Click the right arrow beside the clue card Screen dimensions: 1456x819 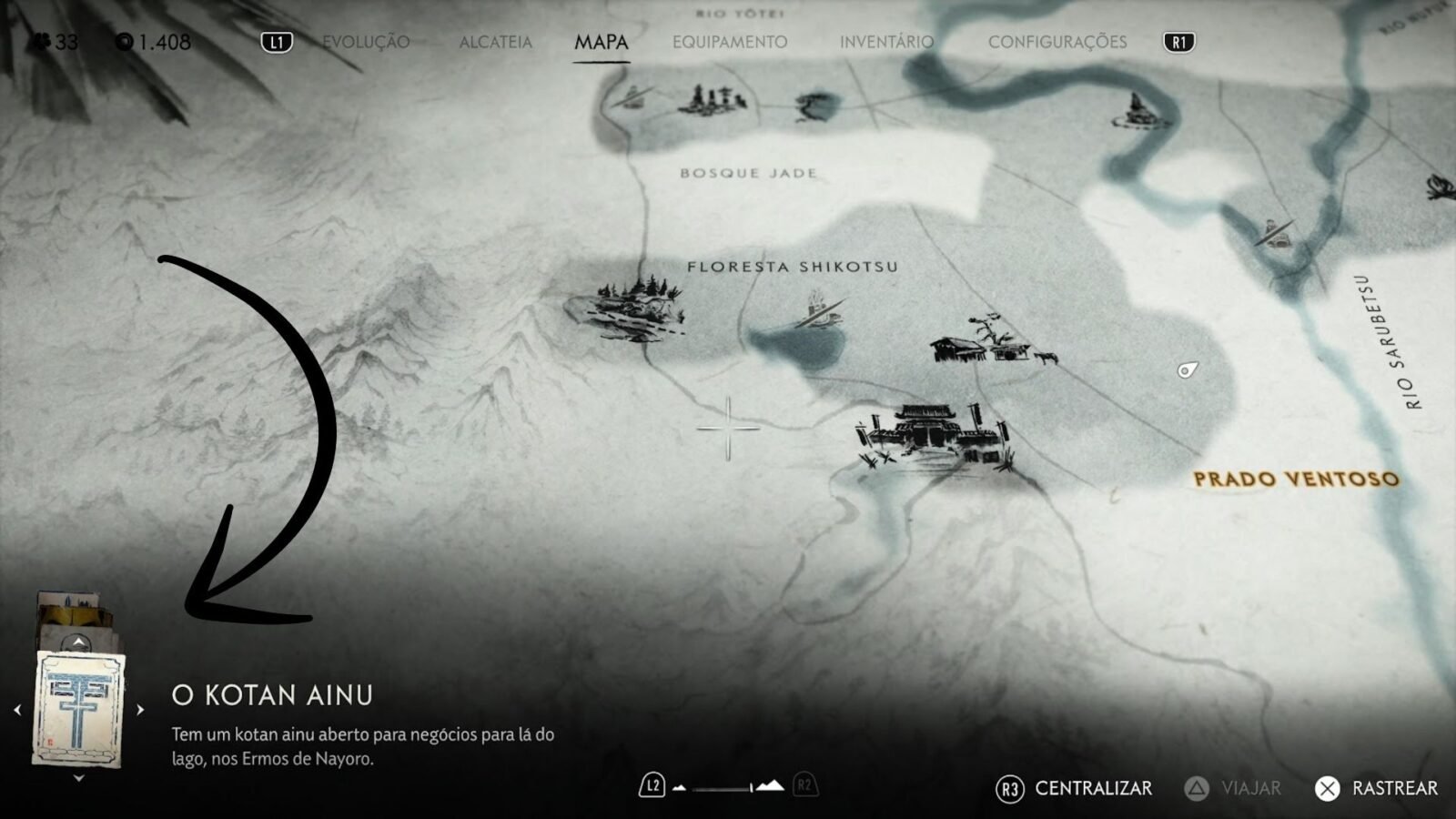(x=140, y=710)
